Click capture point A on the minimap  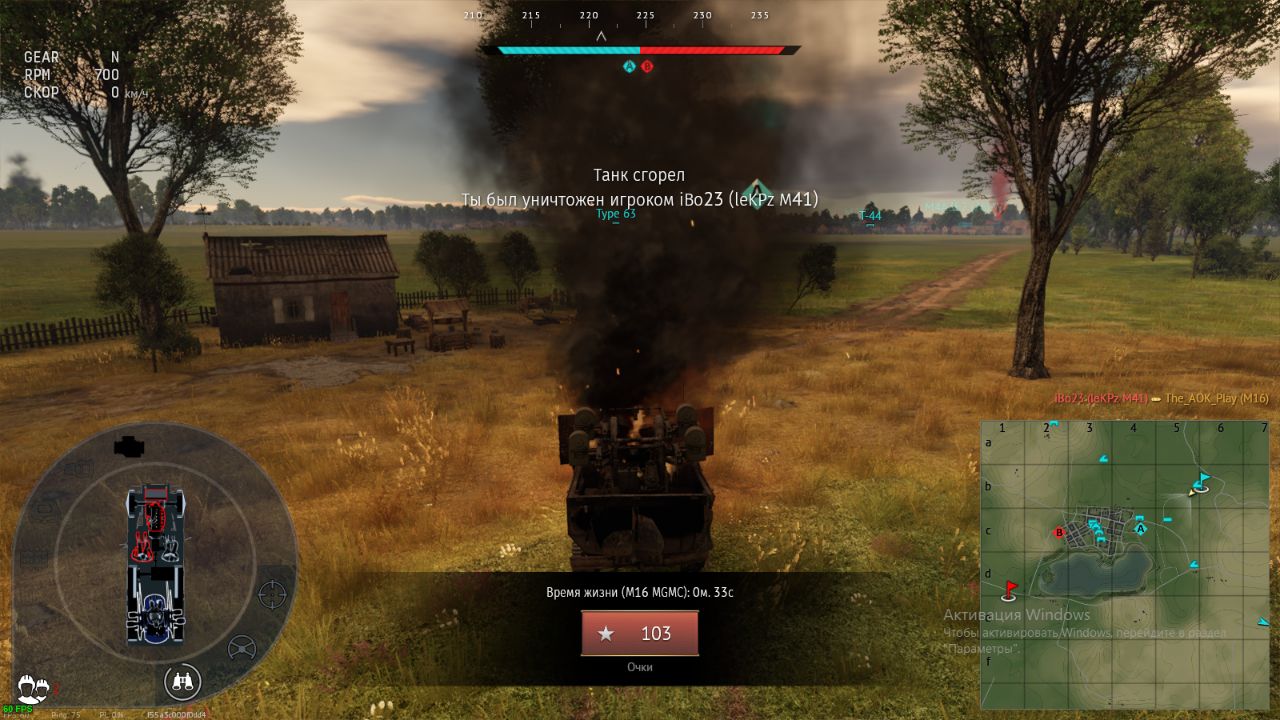(x=1139, y=528)
